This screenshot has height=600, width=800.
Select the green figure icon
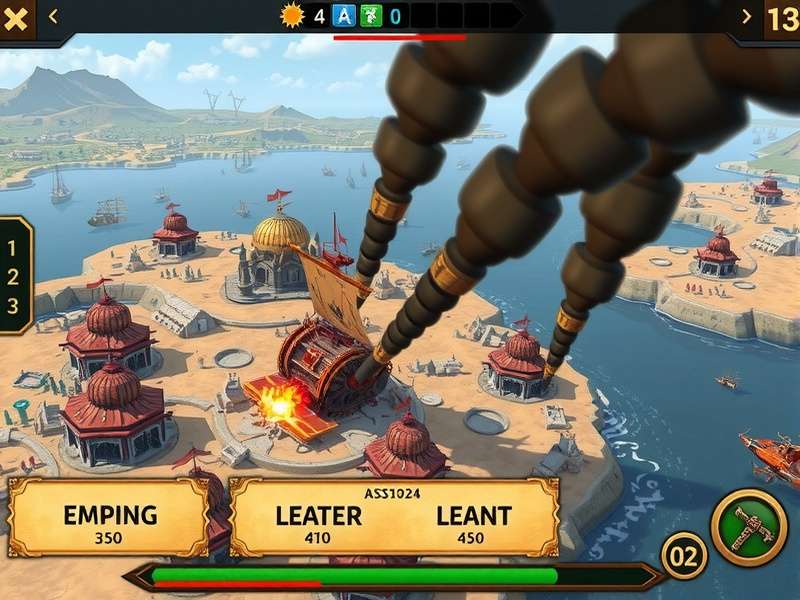click(x=369, y=15)
